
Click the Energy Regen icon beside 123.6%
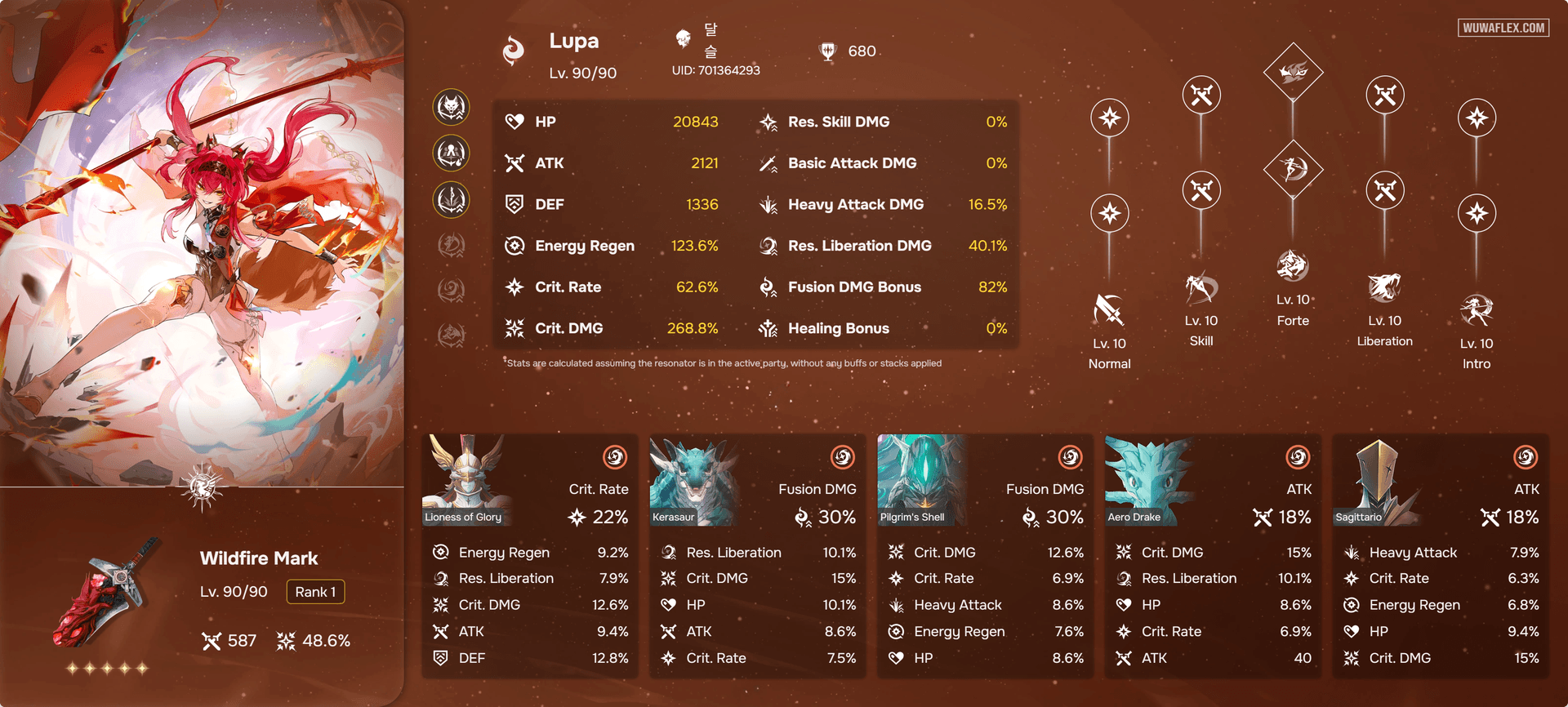(514, 245)
